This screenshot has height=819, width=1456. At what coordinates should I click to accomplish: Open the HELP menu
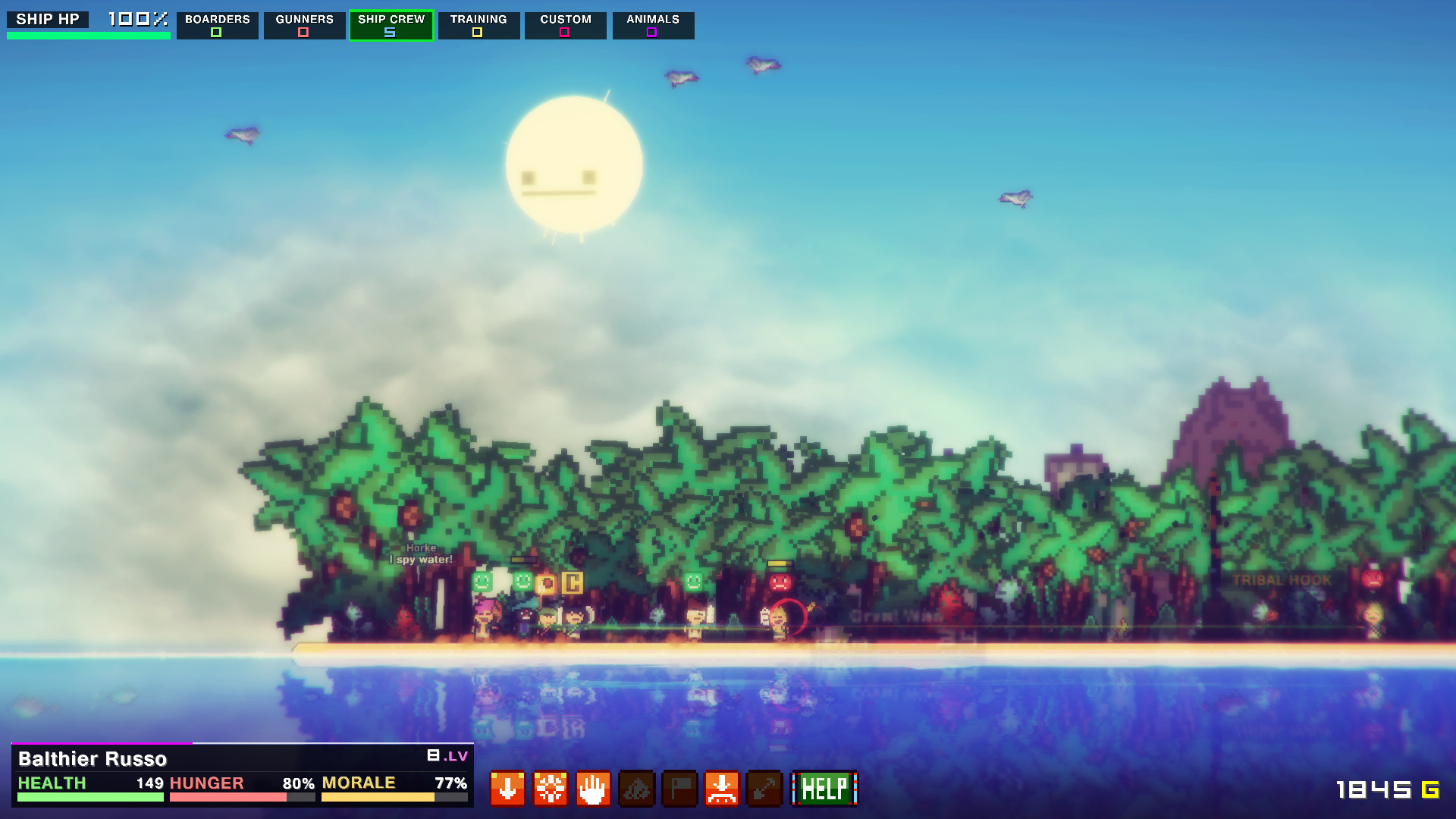tap(824, 789)
